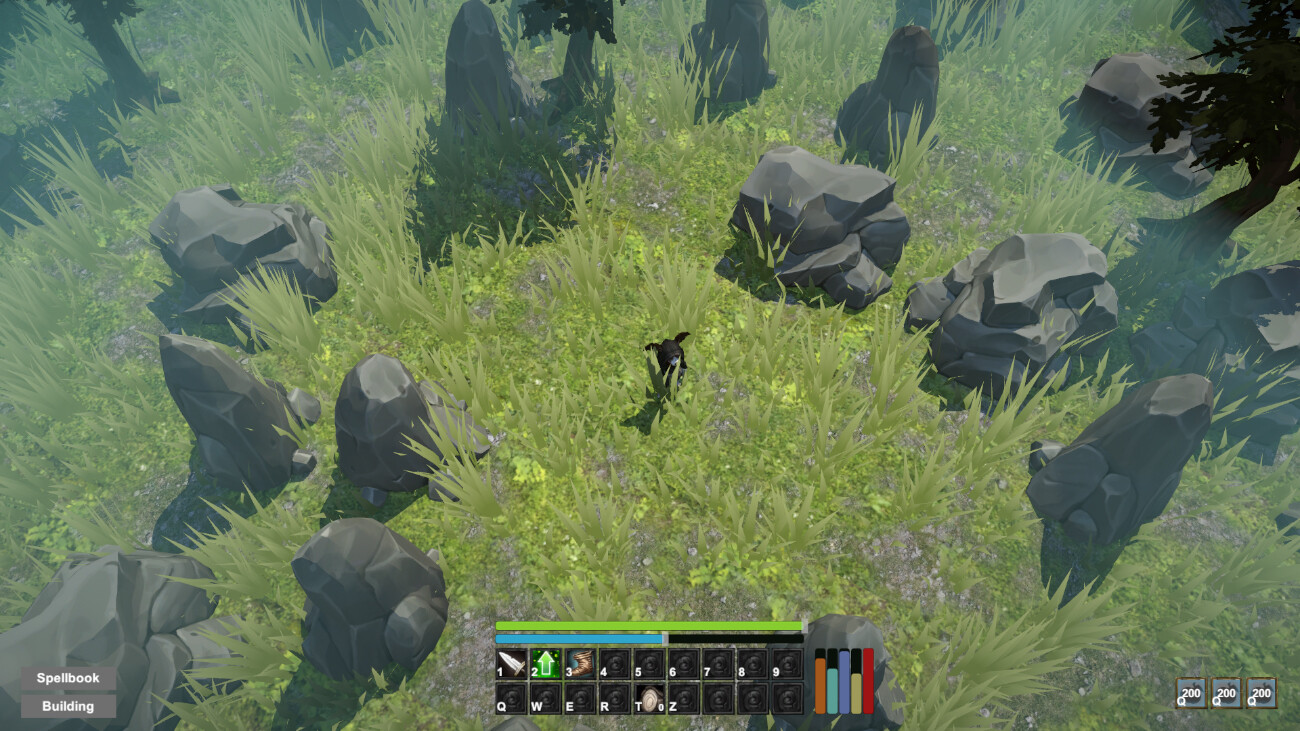Select the empty Q ability slot

pos(510,695)
